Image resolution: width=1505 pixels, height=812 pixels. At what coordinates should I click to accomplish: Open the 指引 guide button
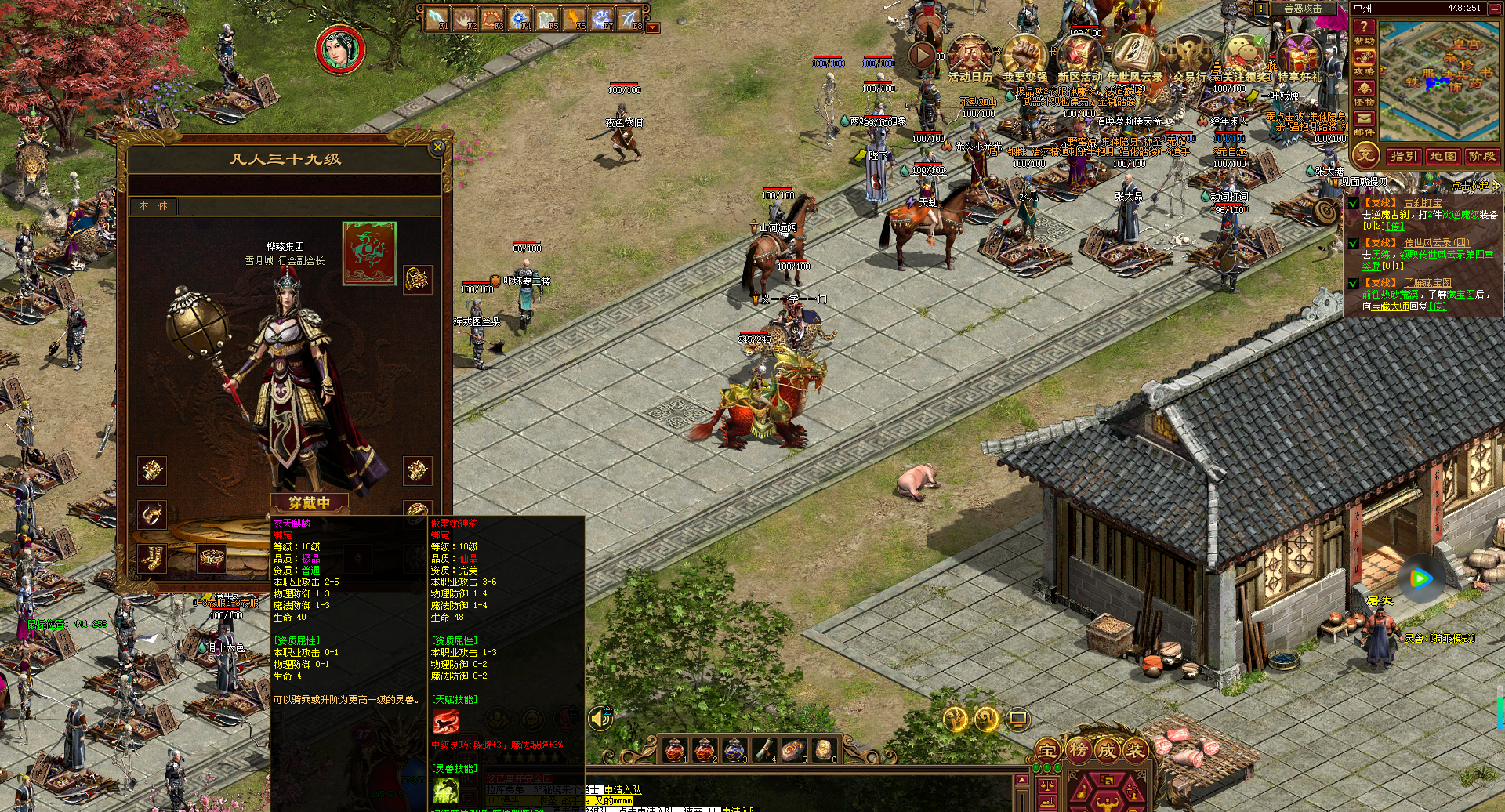[x=1403, y=156]
